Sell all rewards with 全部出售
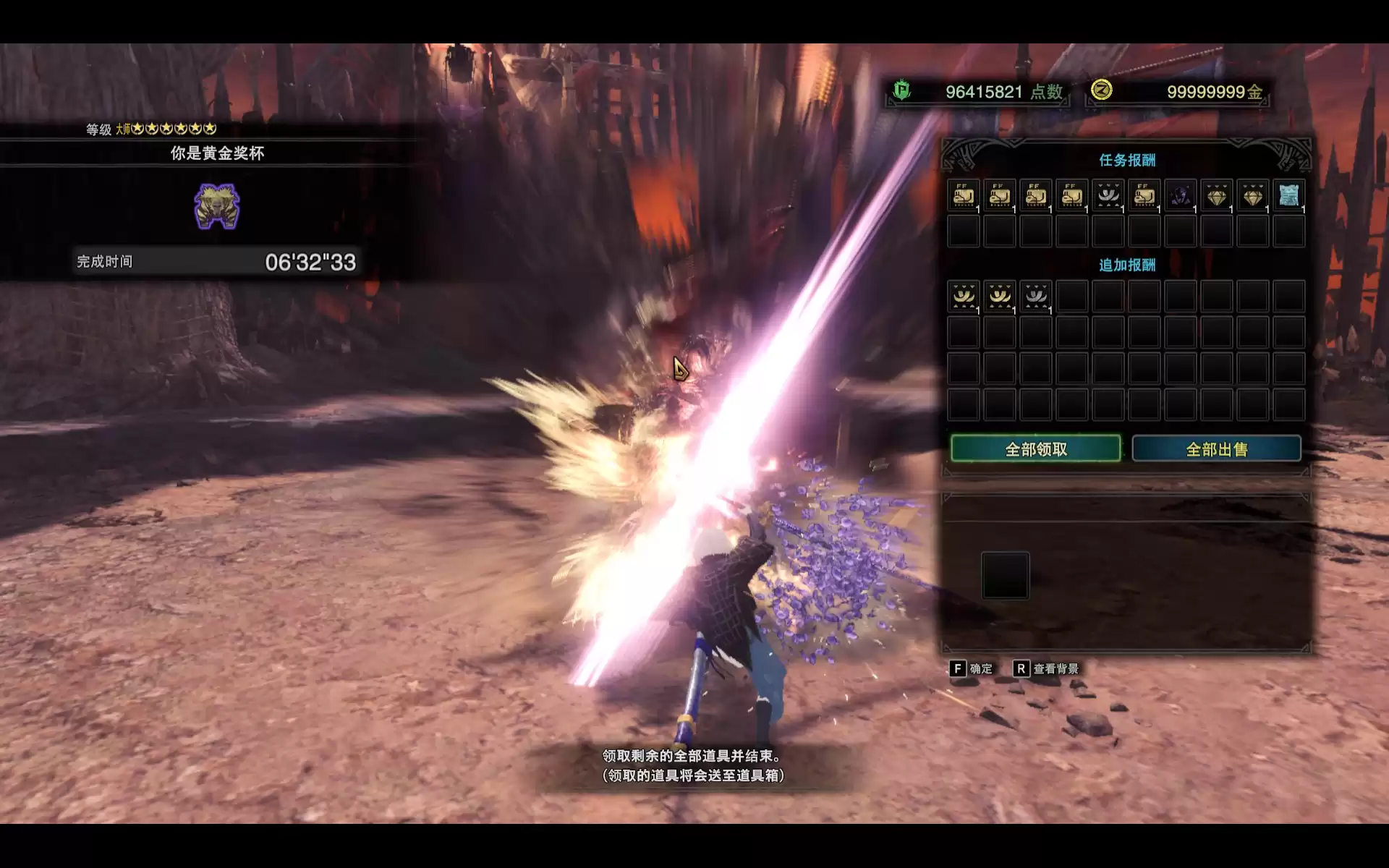This screenshot has width=1389, height=868. 1216,449
